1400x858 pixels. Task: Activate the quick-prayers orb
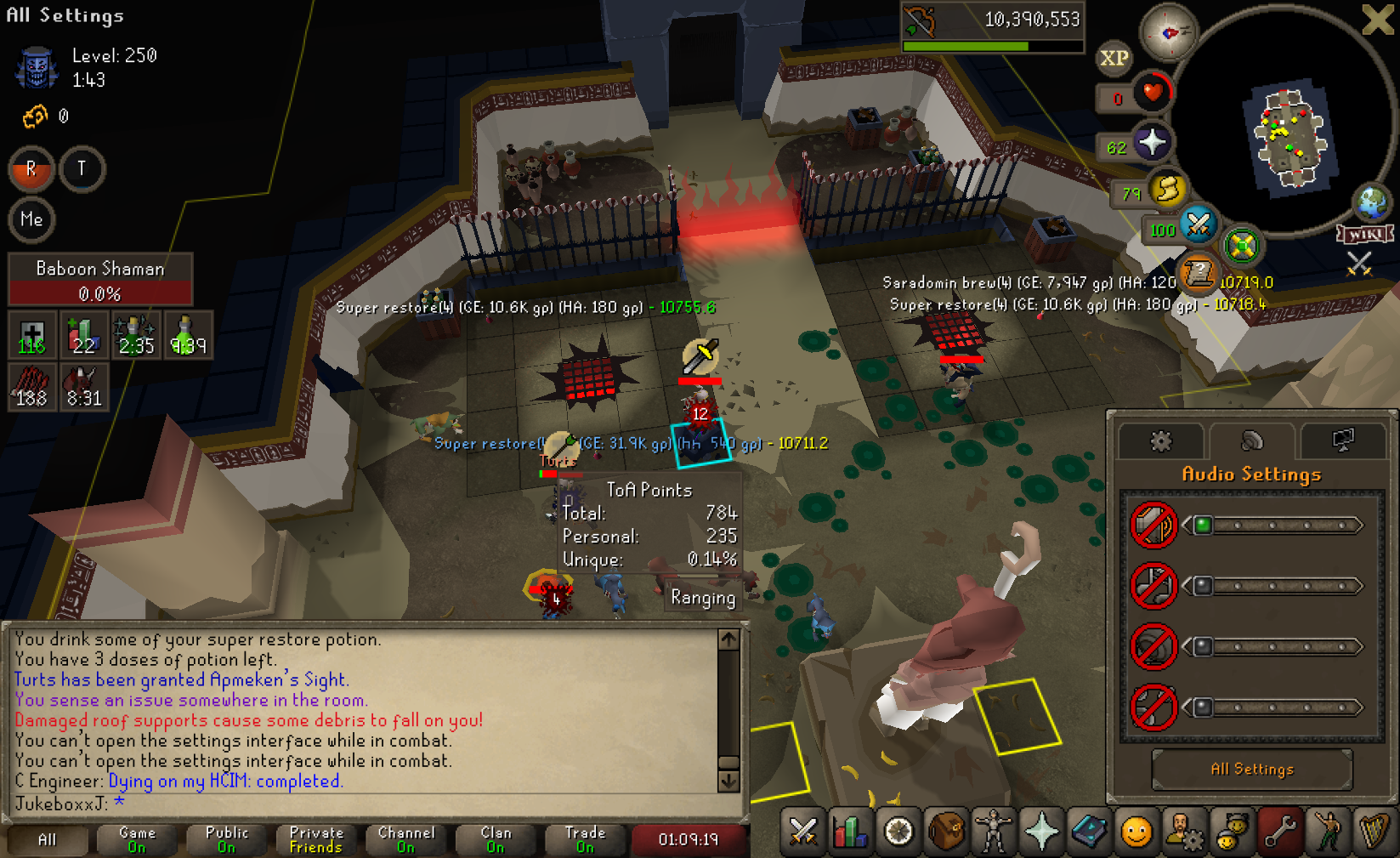(1152, 143)
